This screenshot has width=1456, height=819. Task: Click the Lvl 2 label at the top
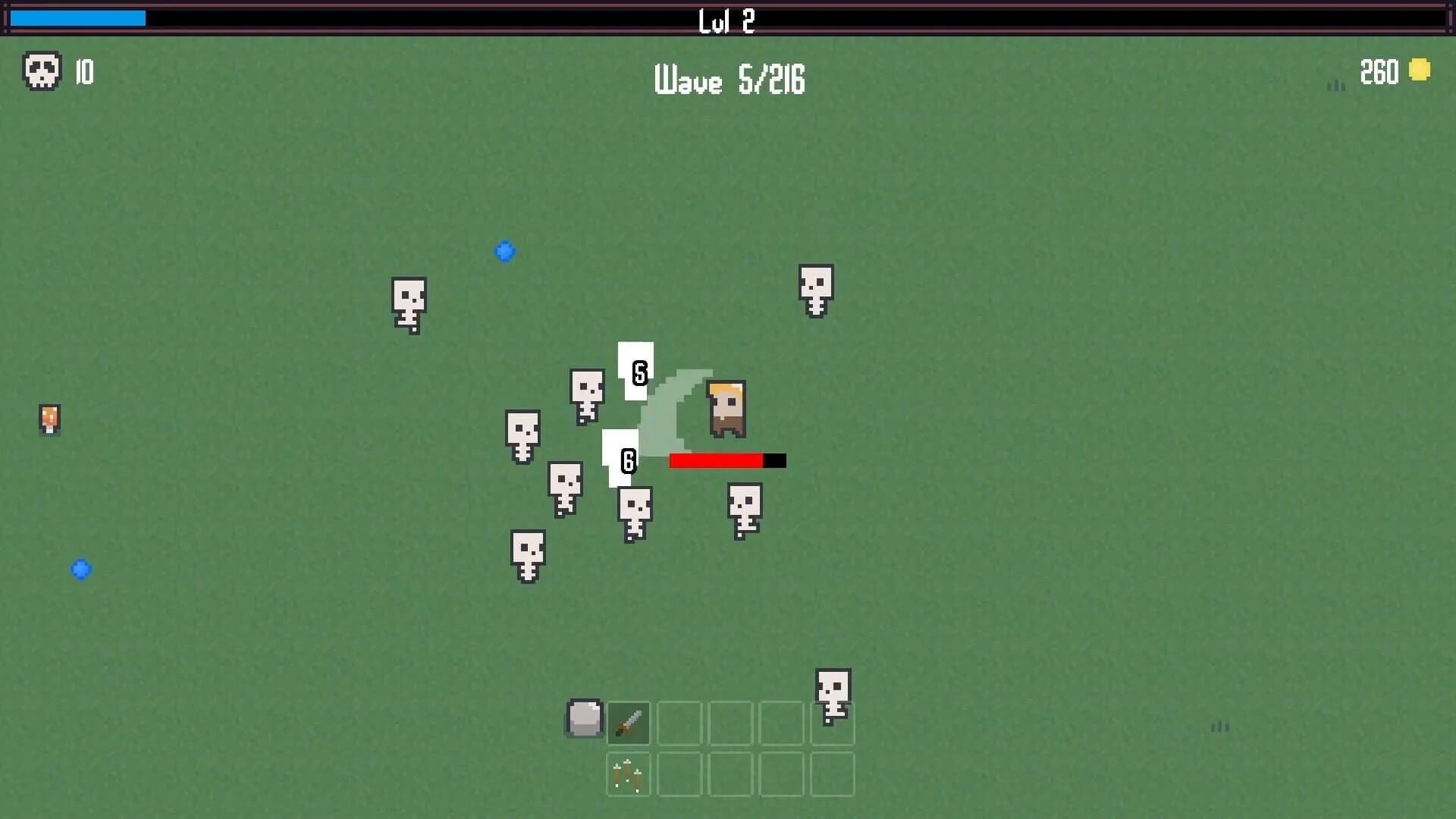726,21
